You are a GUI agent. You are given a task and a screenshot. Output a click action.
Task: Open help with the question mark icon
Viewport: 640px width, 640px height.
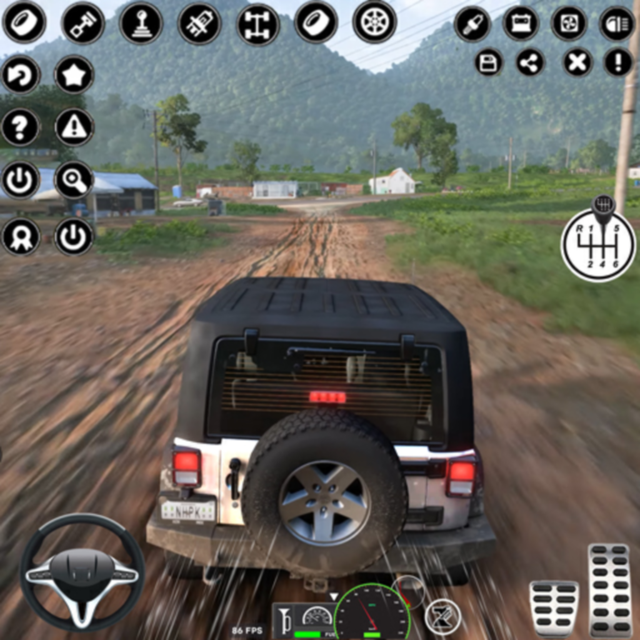tap(20, 127)
